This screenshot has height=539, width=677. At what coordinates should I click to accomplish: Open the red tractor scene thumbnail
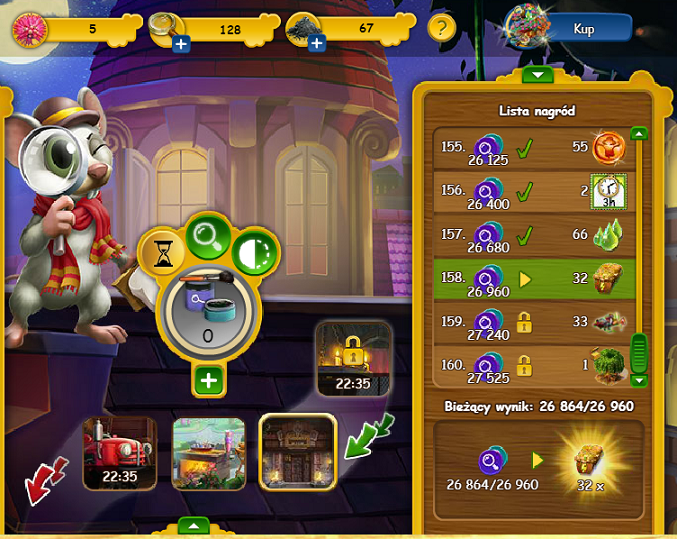119,453
